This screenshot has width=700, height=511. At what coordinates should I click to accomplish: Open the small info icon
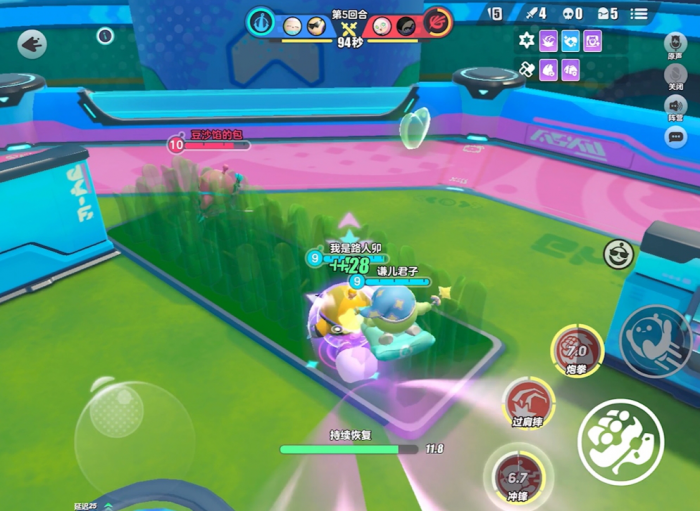(x=105, y=36)
